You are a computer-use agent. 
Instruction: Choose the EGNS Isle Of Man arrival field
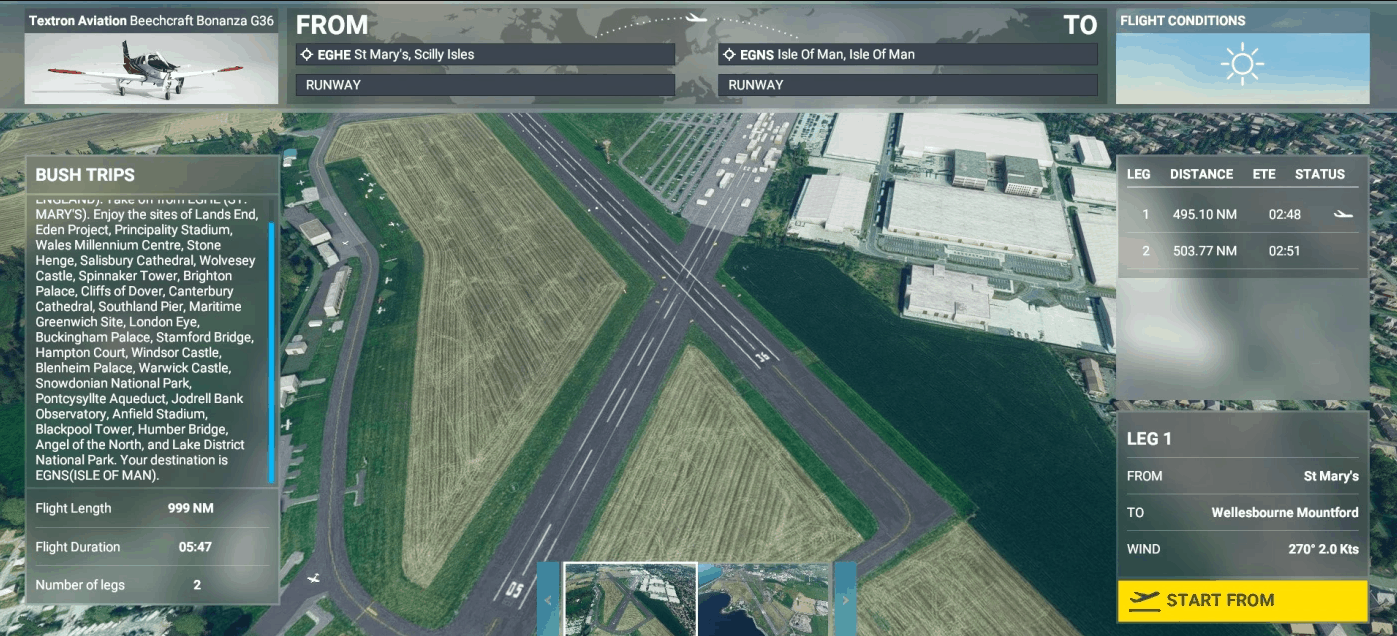pyautogui.click(x=907, y=55)
